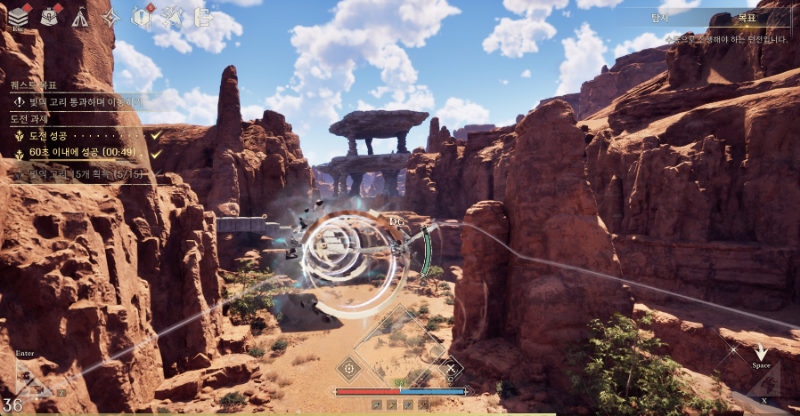Click the helmet icon with red badge
800x416 pixels.
click(x=49, y=16)
